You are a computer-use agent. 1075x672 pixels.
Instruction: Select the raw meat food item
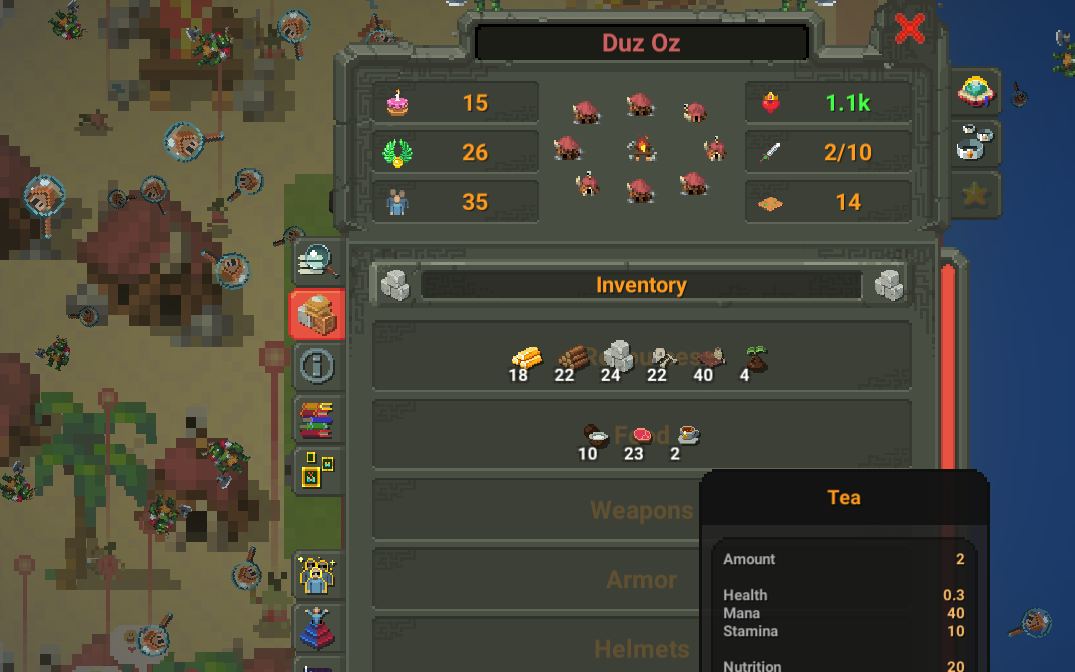click(x=640, y=435)
